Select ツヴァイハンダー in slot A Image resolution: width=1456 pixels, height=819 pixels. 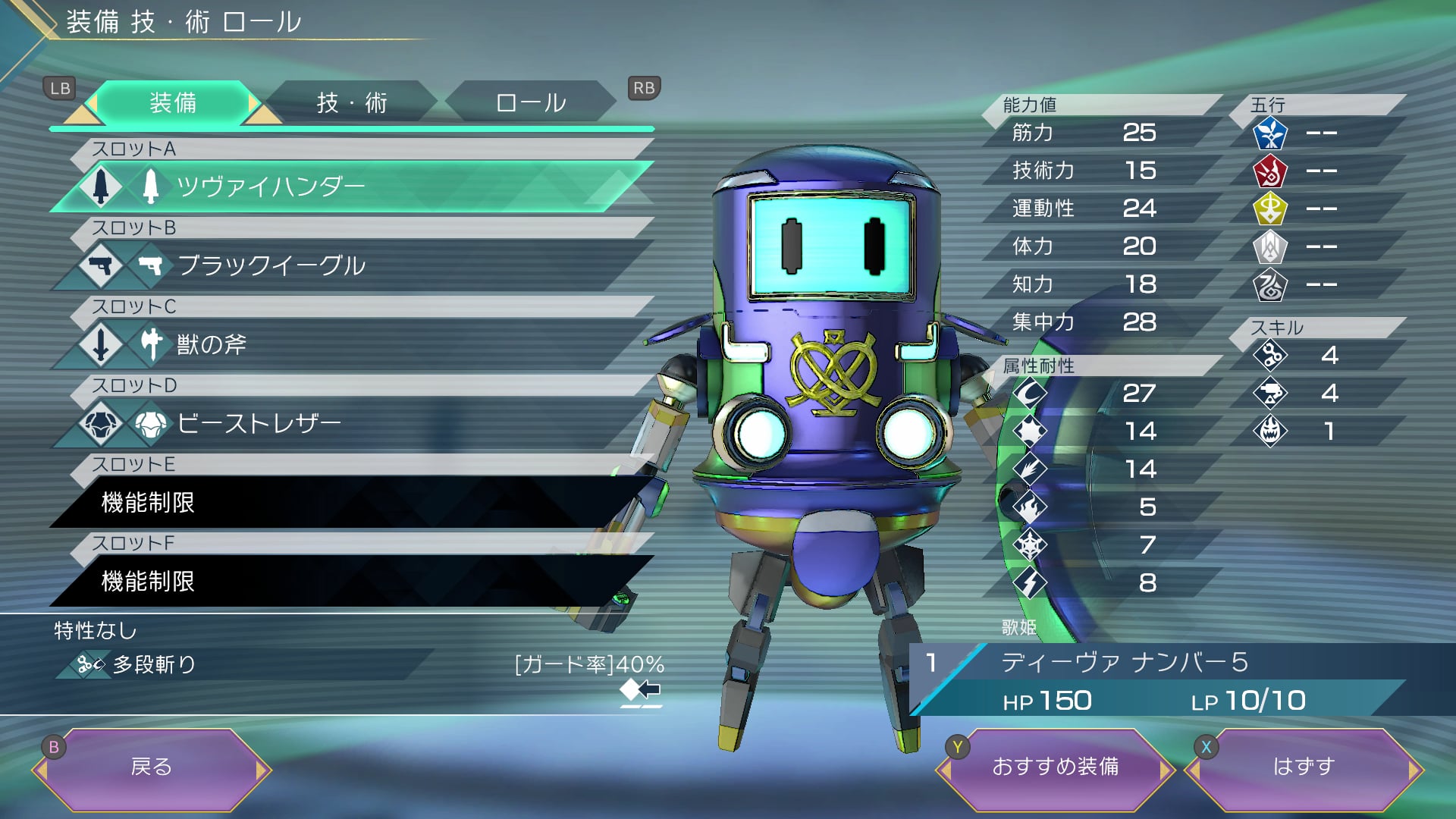349,187
